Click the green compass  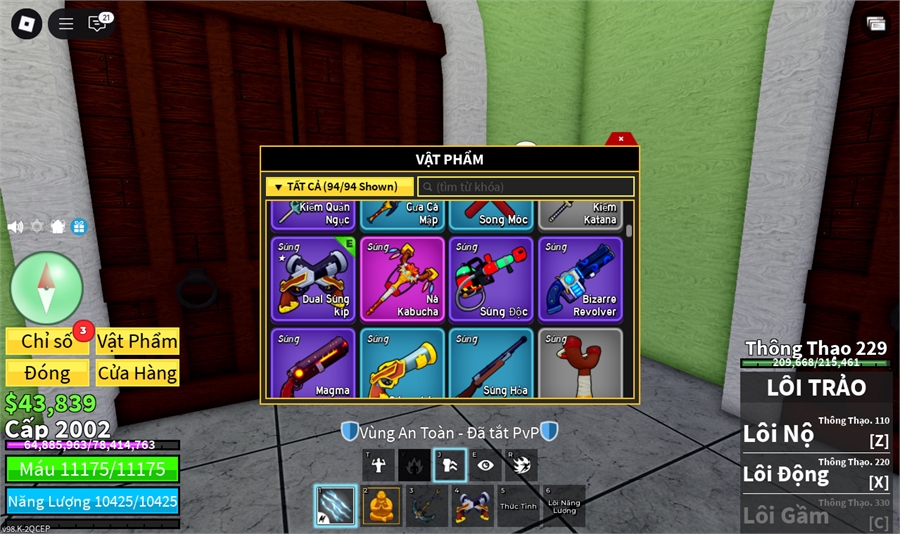[x=46, y=287]
